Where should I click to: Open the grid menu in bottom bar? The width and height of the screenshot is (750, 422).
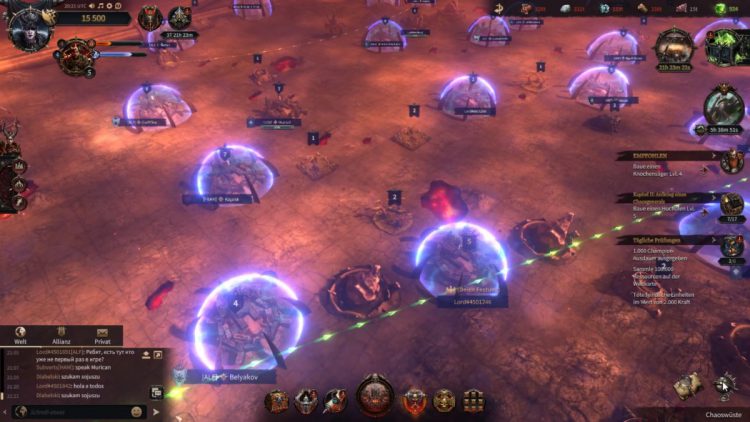(472, 401)
